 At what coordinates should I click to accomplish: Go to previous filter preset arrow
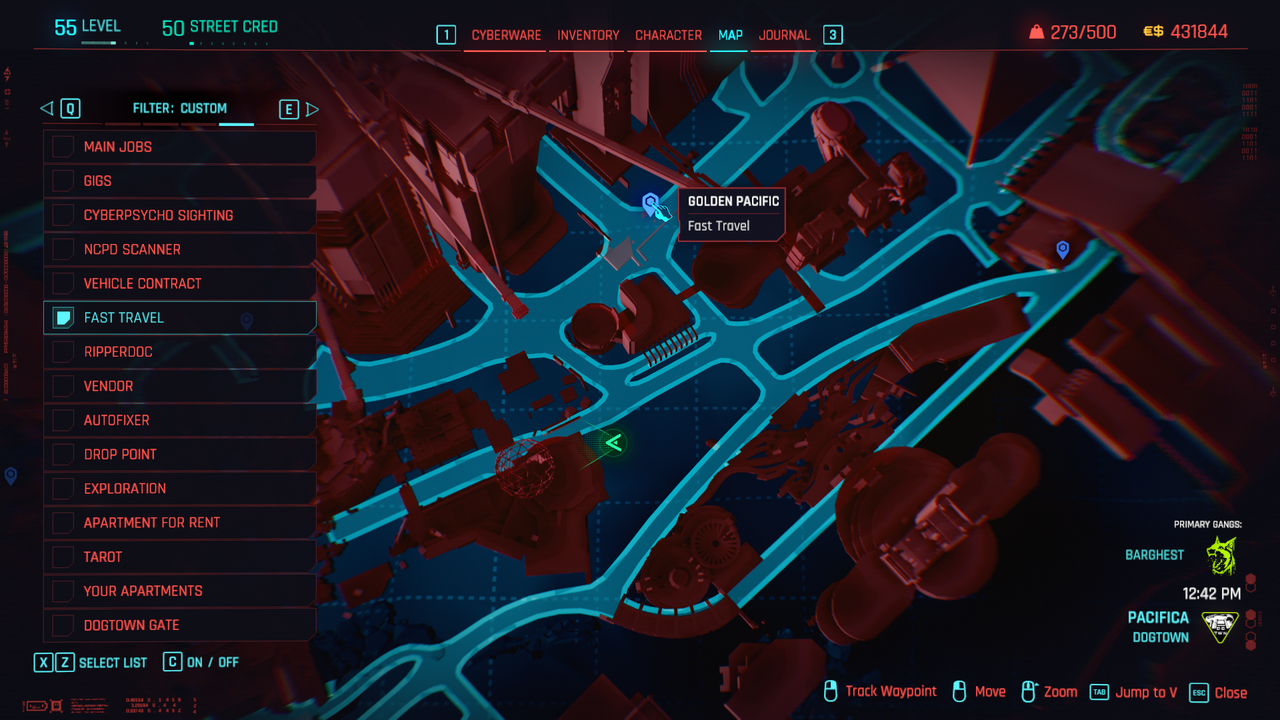46,109
